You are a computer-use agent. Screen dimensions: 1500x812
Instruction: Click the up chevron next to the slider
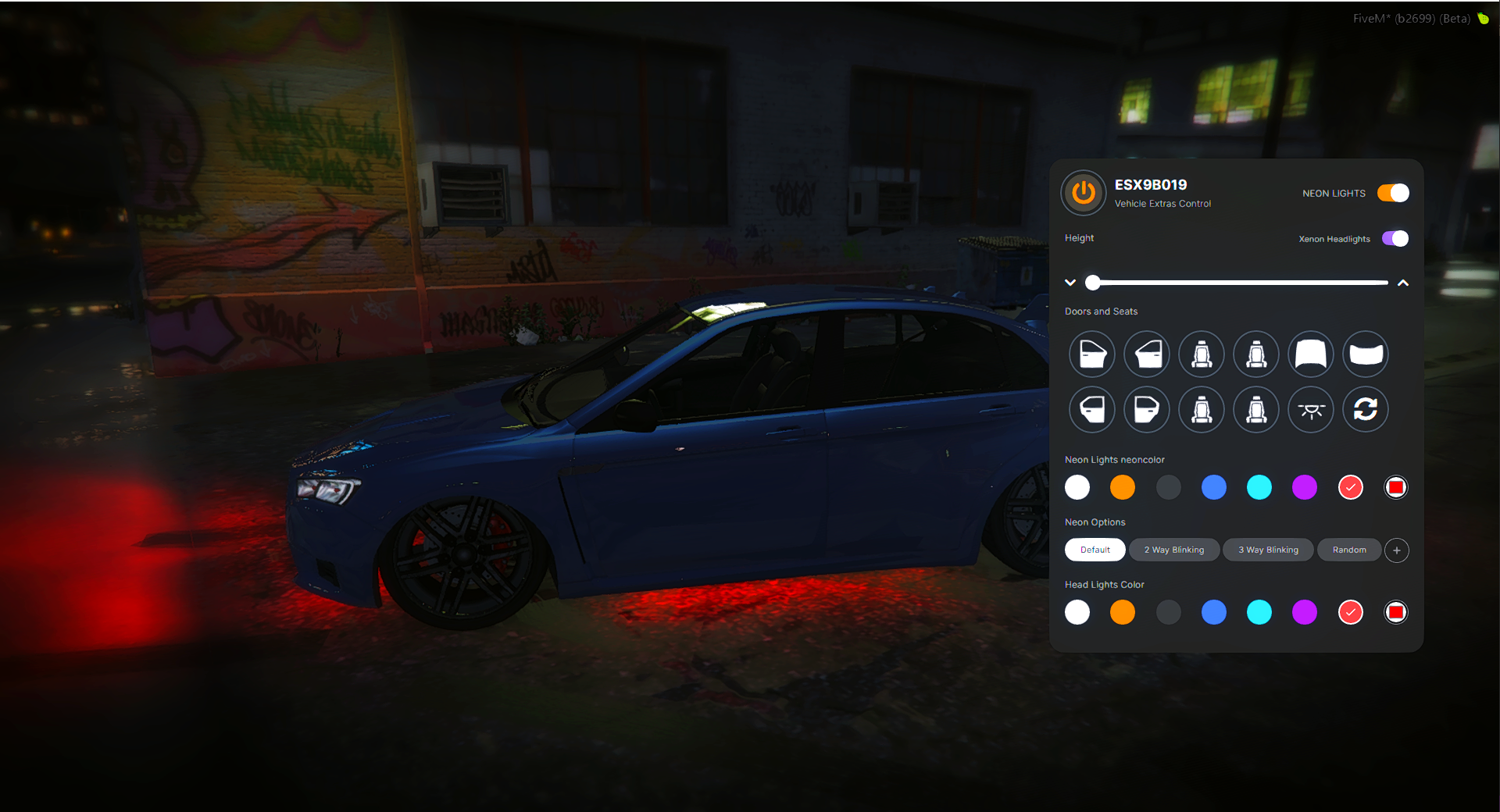click(1403, 283)
